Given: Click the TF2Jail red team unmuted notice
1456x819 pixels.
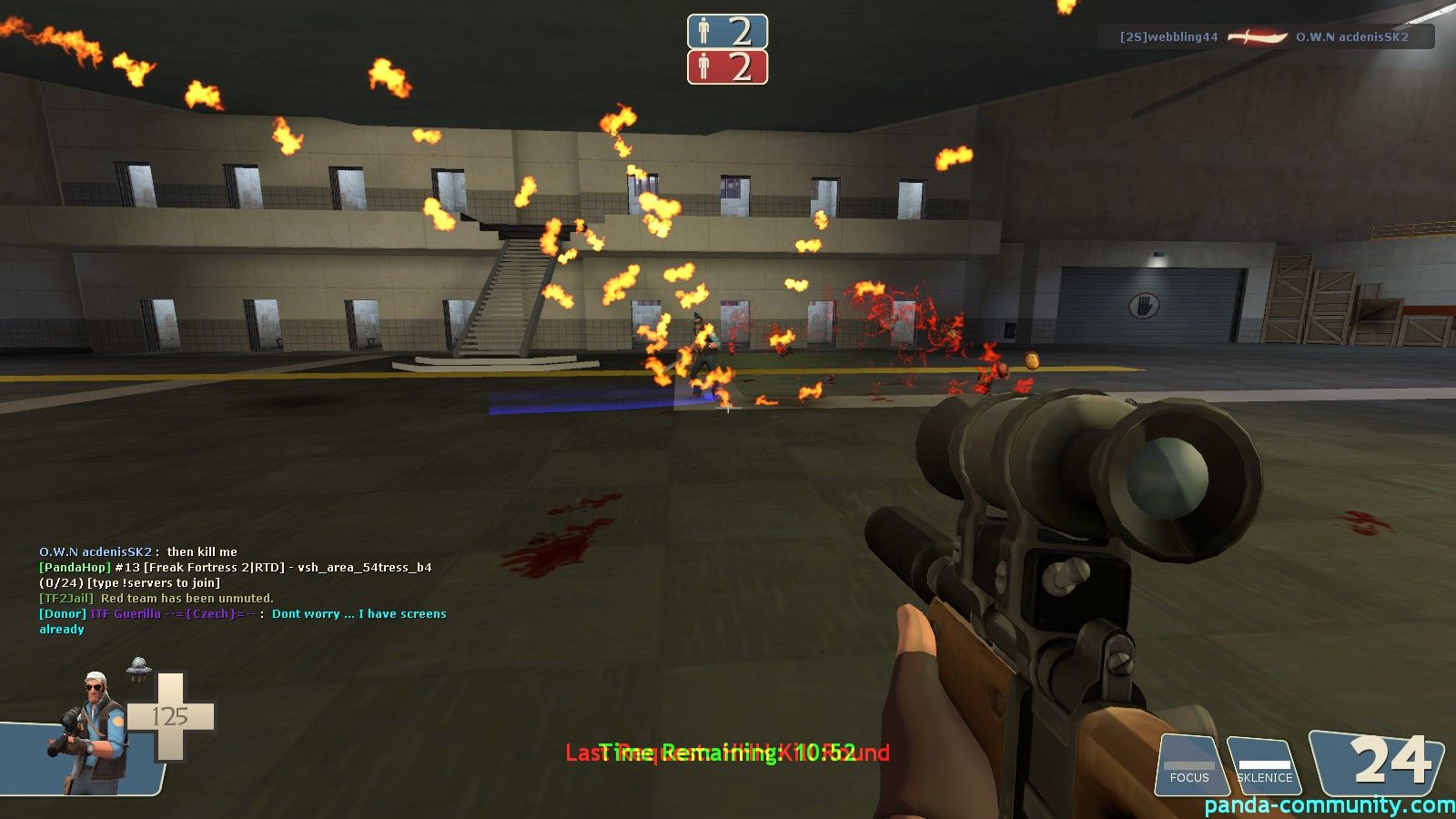Looking at the screenshot, I should tap(156, 598).
